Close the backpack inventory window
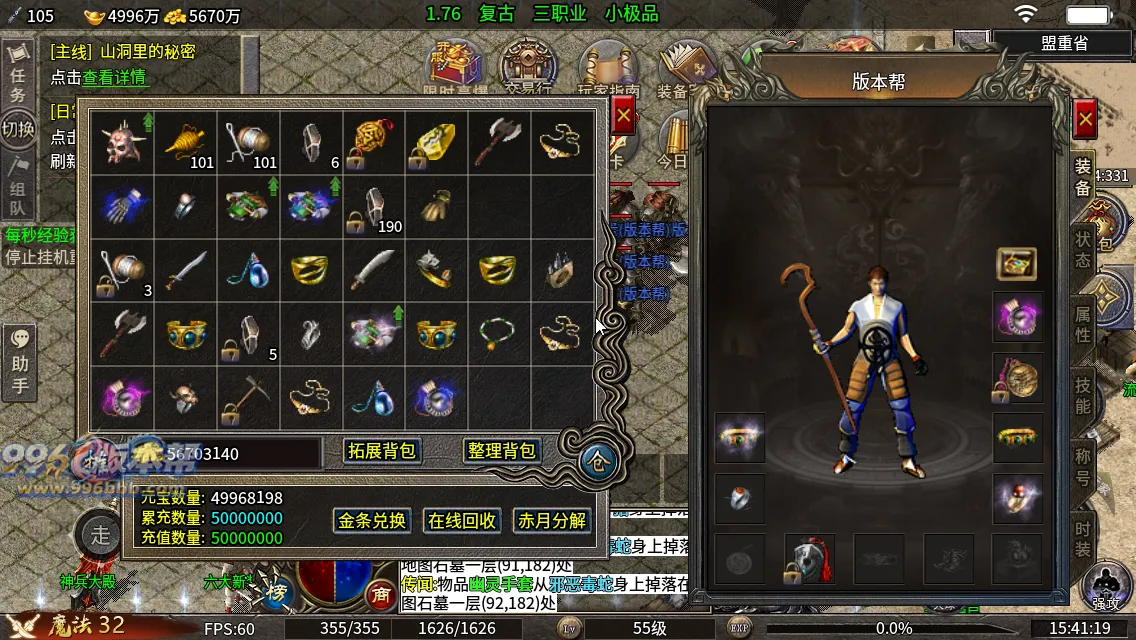 tap(623, 116)
